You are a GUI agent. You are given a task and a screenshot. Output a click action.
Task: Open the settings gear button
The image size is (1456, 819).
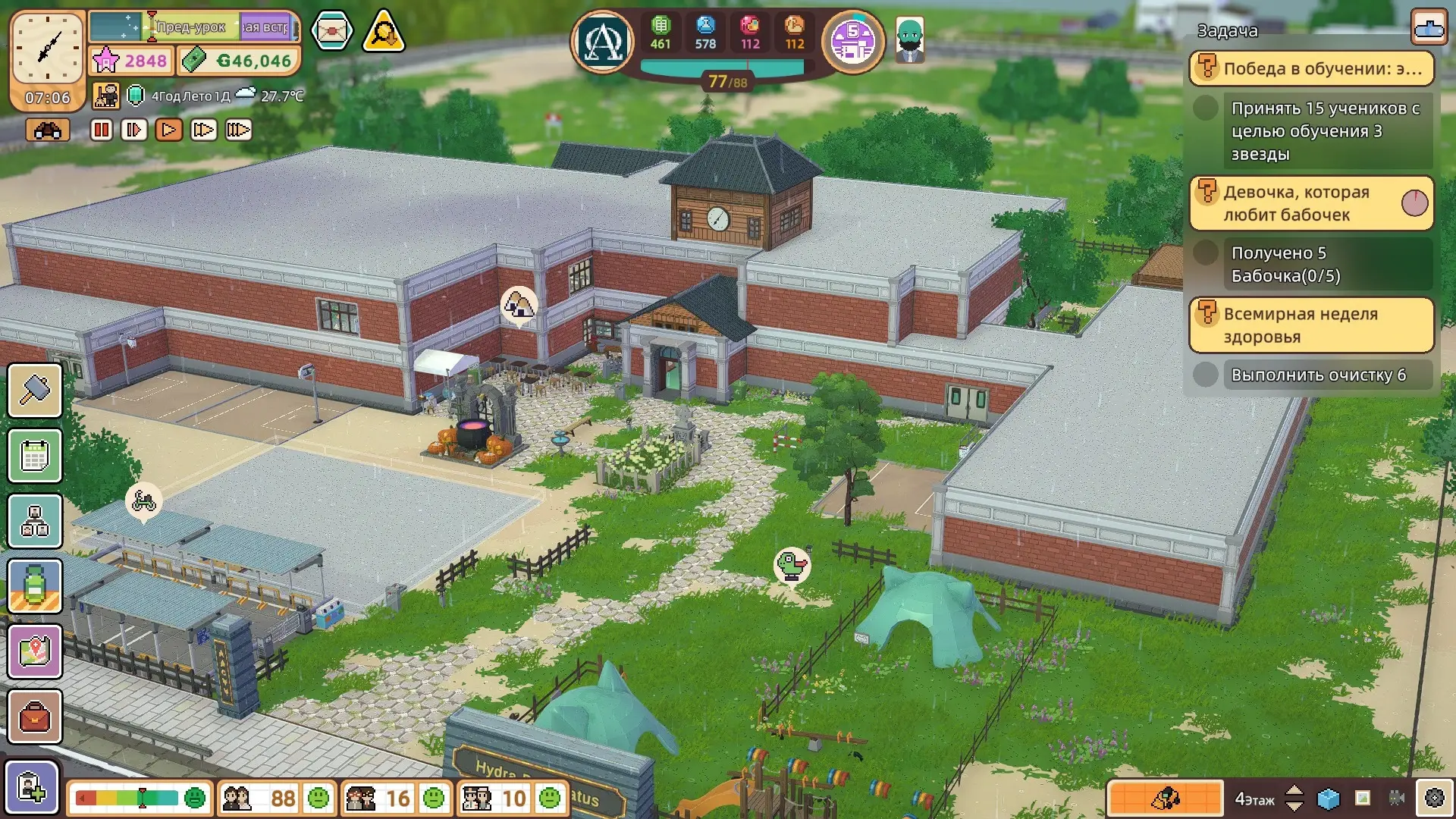click(x=1434, y=798)
